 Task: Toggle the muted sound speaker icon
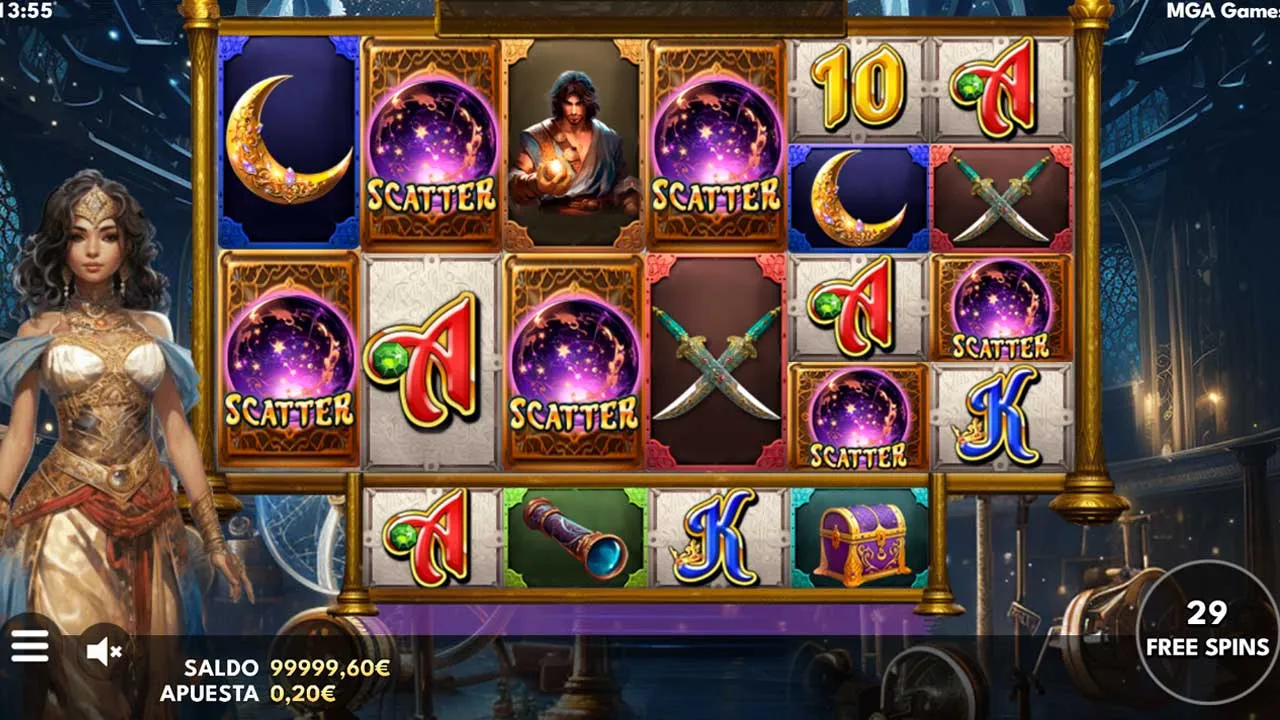(x=103, y=652)
